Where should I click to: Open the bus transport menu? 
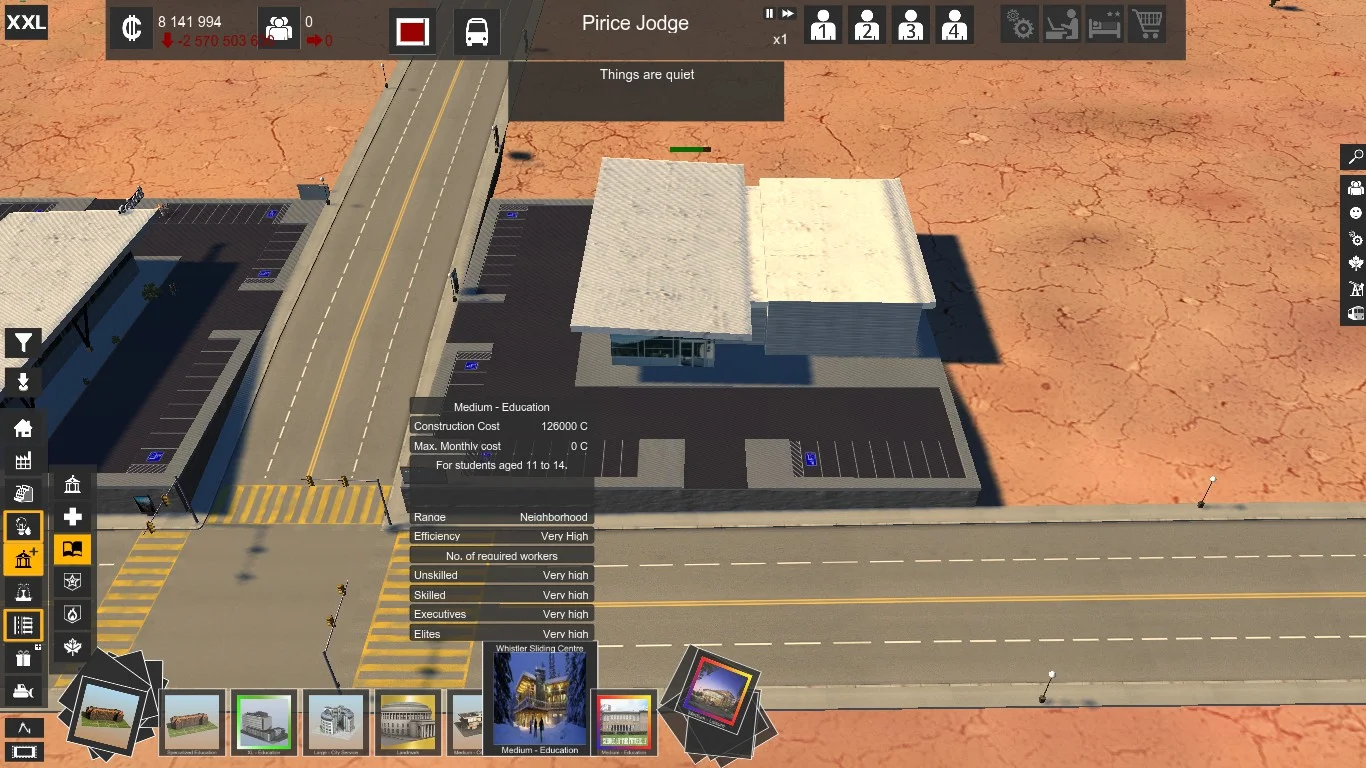477,31
